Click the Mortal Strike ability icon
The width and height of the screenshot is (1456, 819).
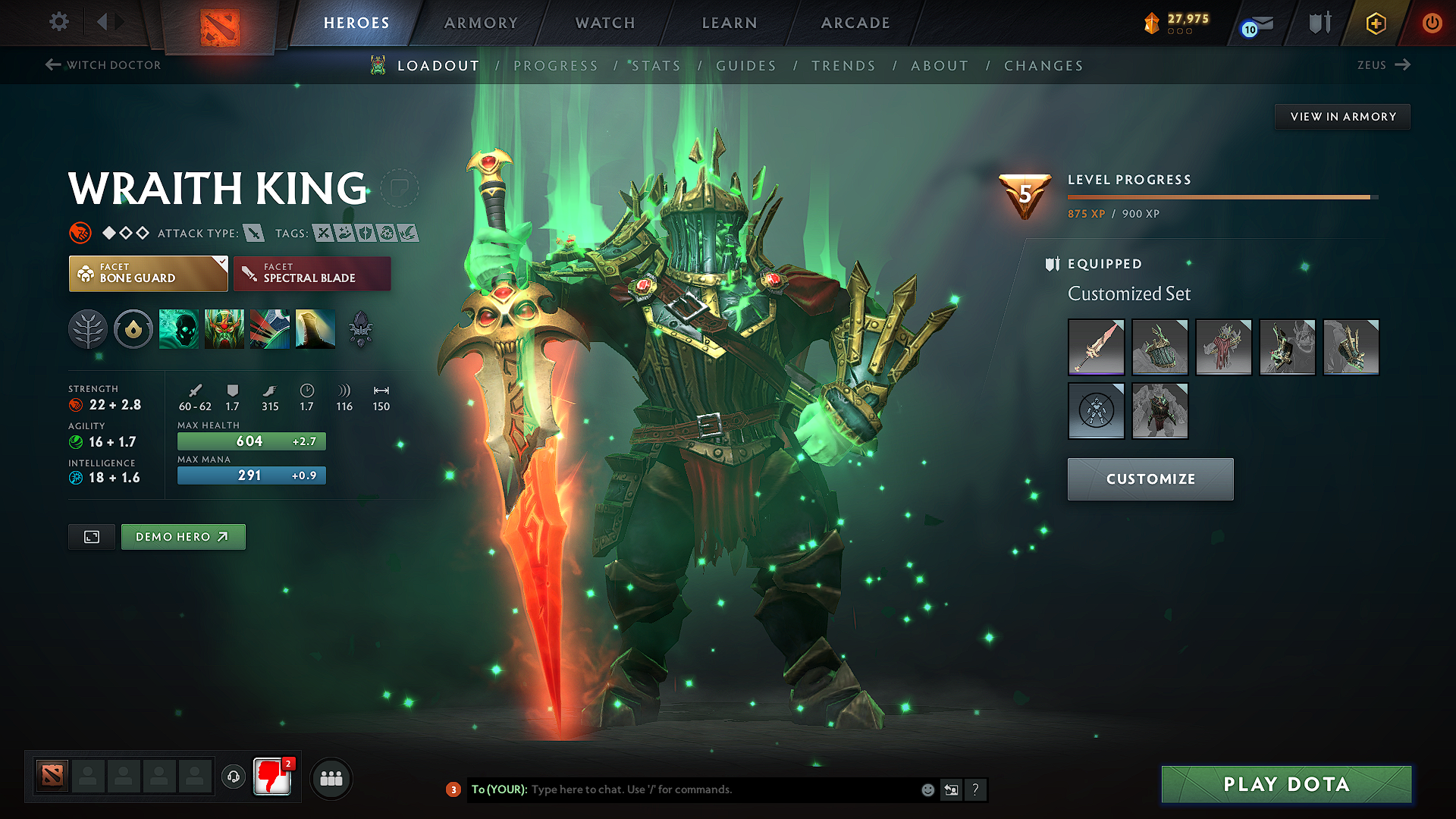(270, 329)
